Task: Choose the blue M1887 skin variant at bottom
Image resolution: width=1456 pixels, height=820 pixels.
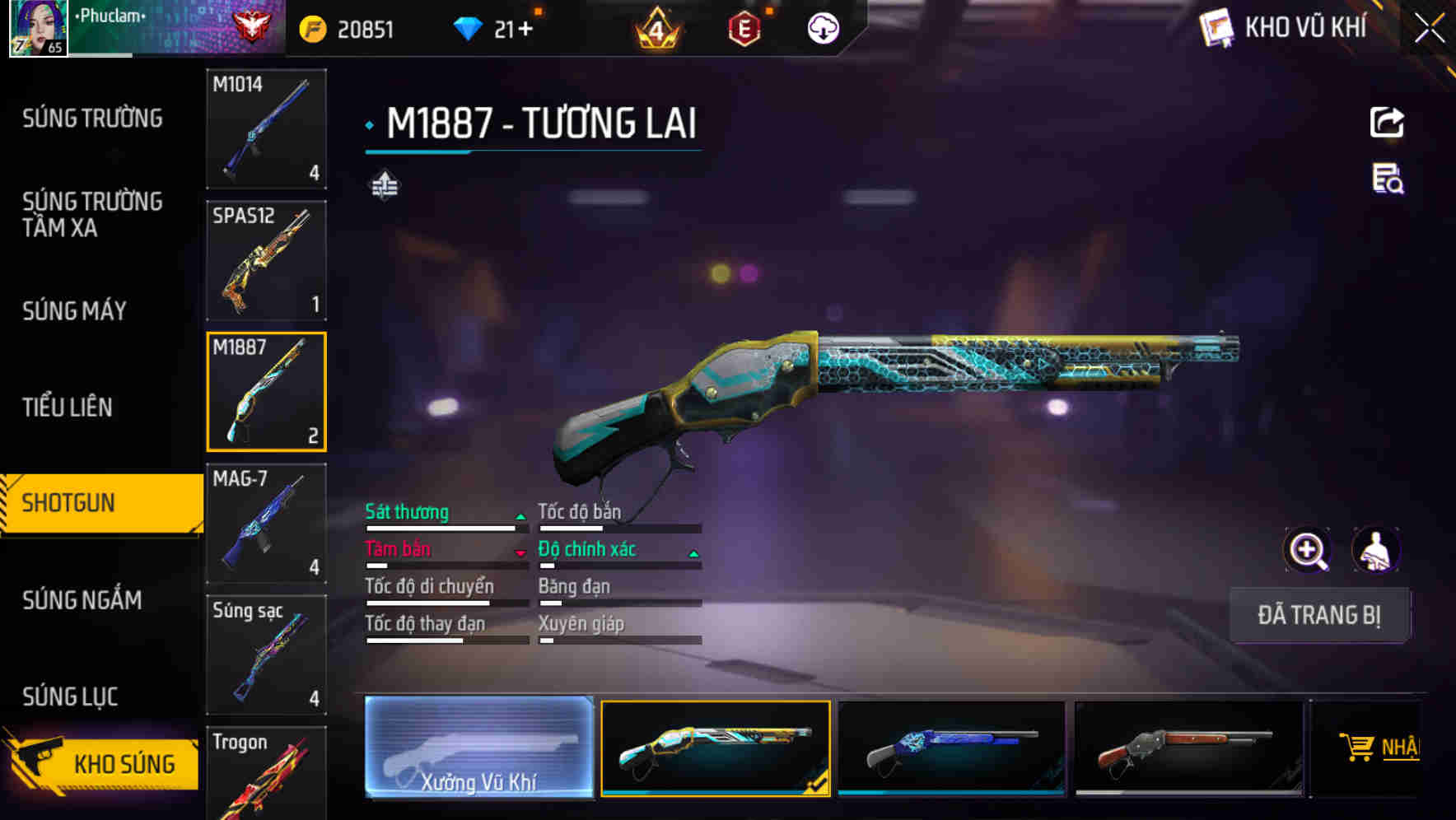Action: point(953,748)
